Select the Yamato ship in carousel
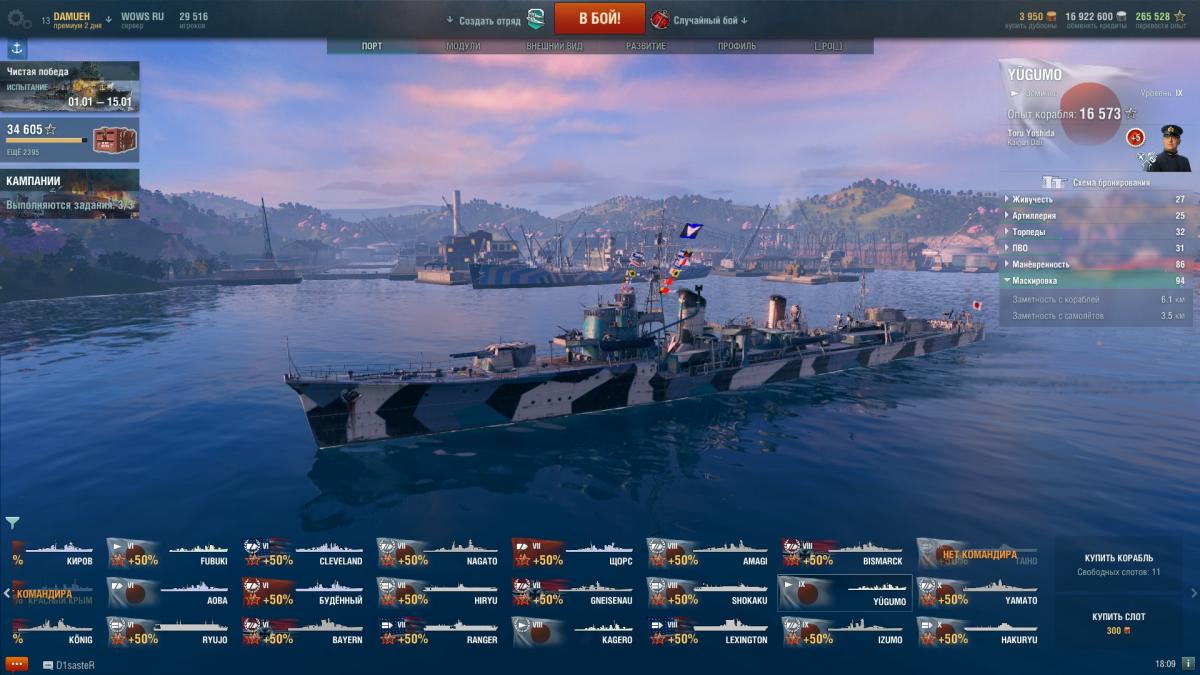Image resolution: width=1200 pixels, height=675 pixels. pyautogui.click(x=980, y=593)
